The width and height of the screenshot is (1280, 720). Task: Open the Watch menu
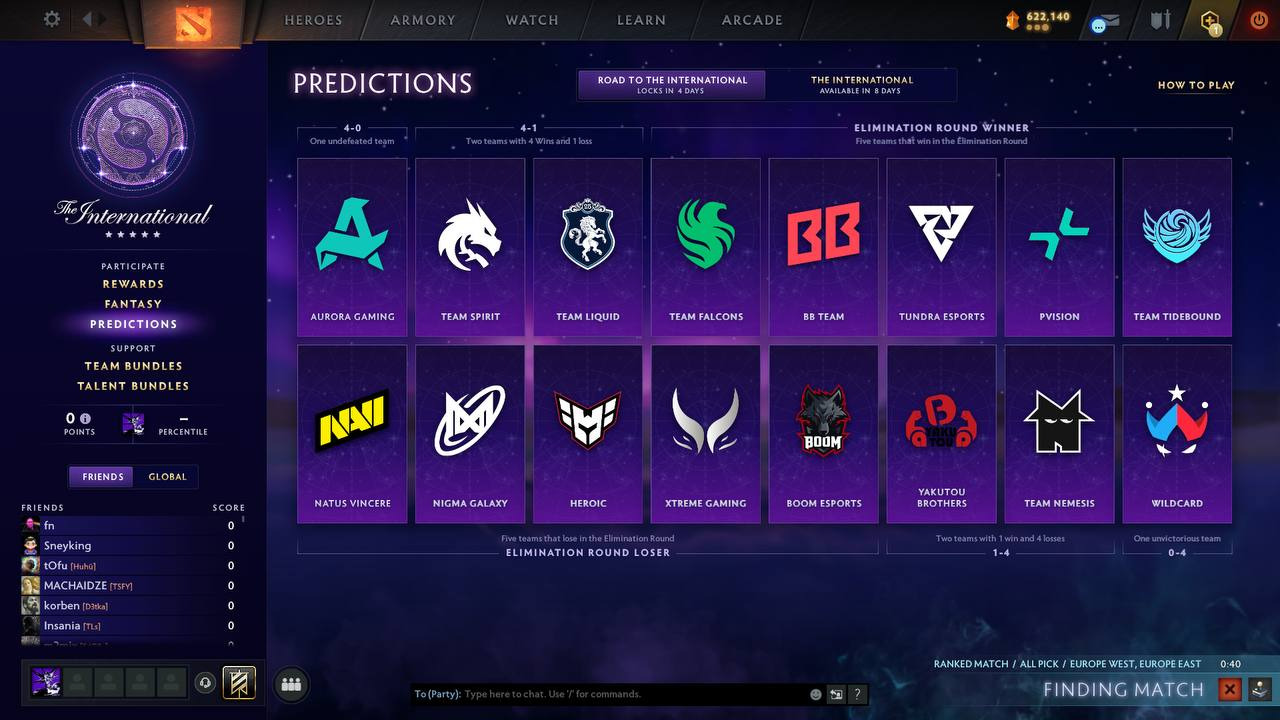tap(531, 20)
